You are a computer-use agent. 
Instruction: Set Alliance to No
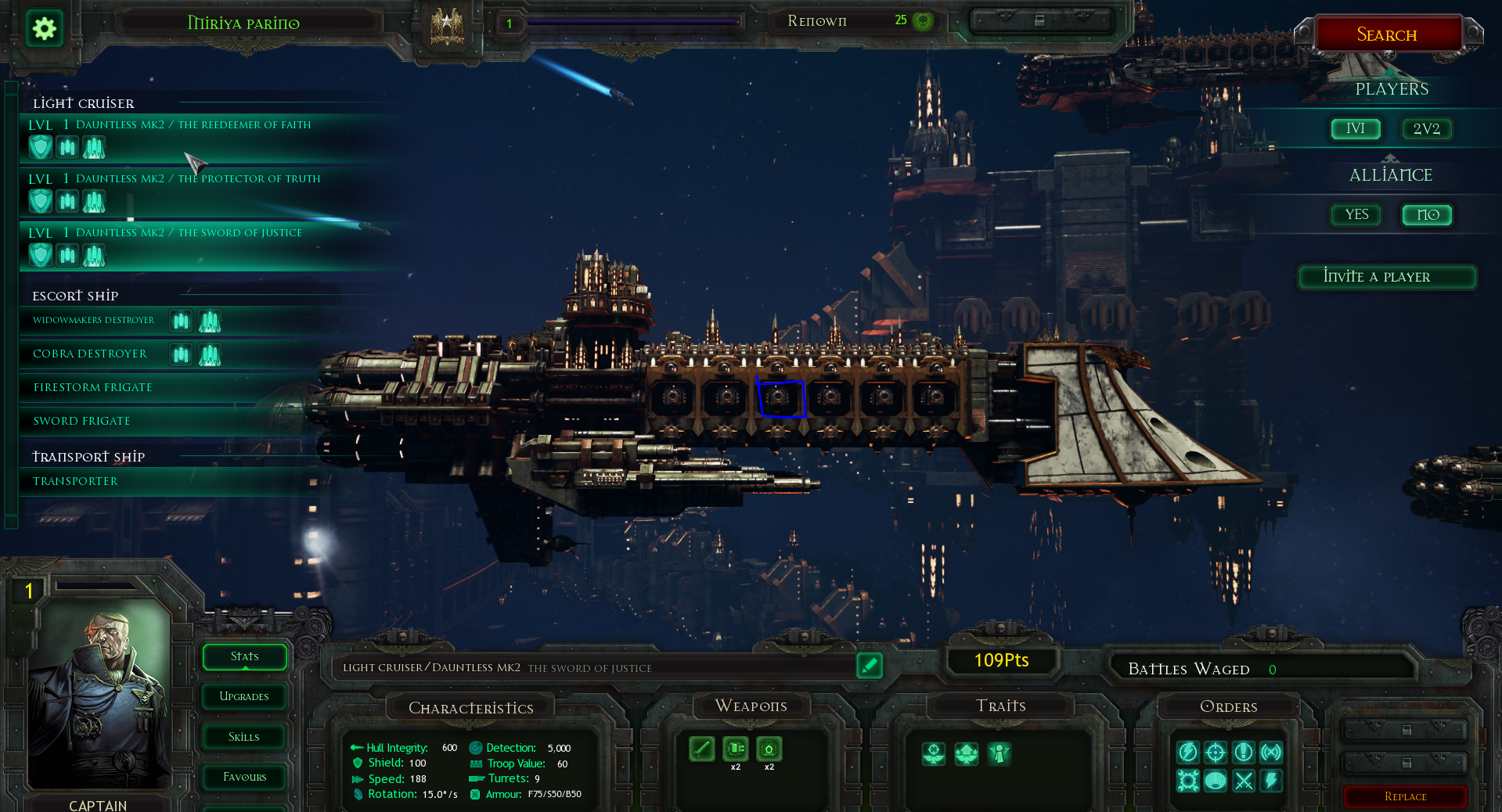pyautogui.click(x=1427, y=215)
